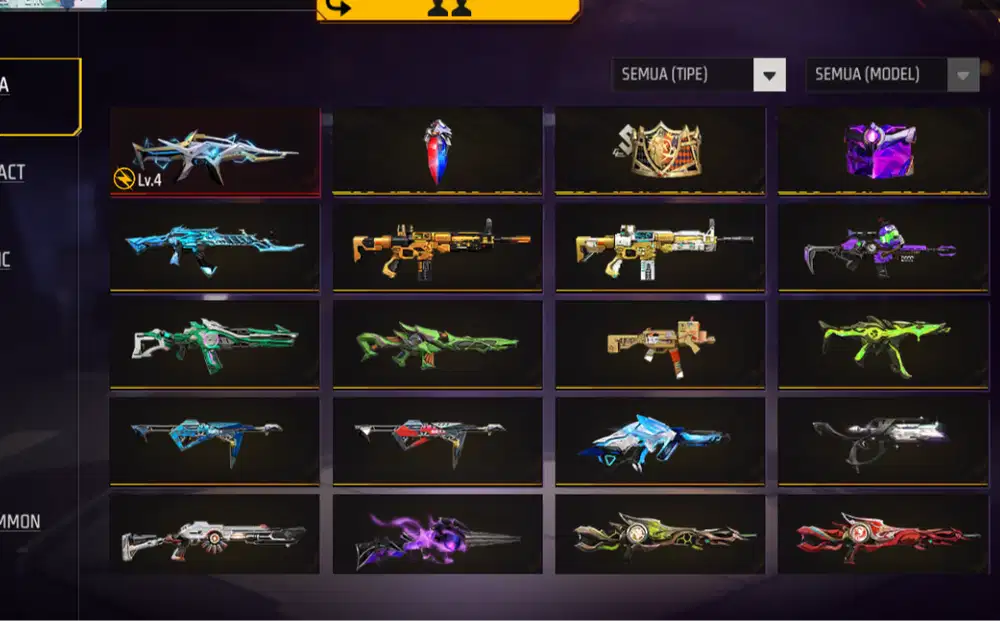The width and height of the screenshot is (1000, 621).
Task: Select the tan cardboard-style SMG skin
Action: (660, 343)
